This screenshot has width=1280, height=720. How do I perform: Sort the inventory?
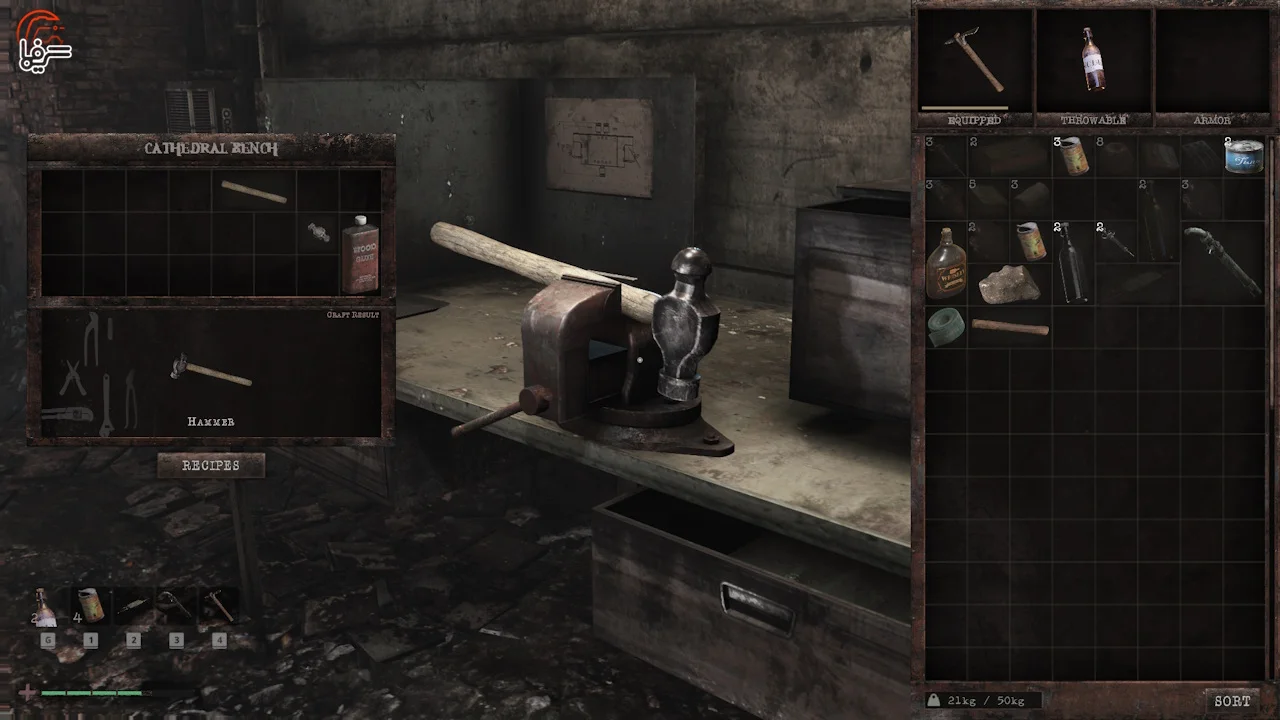(1232, 701)
